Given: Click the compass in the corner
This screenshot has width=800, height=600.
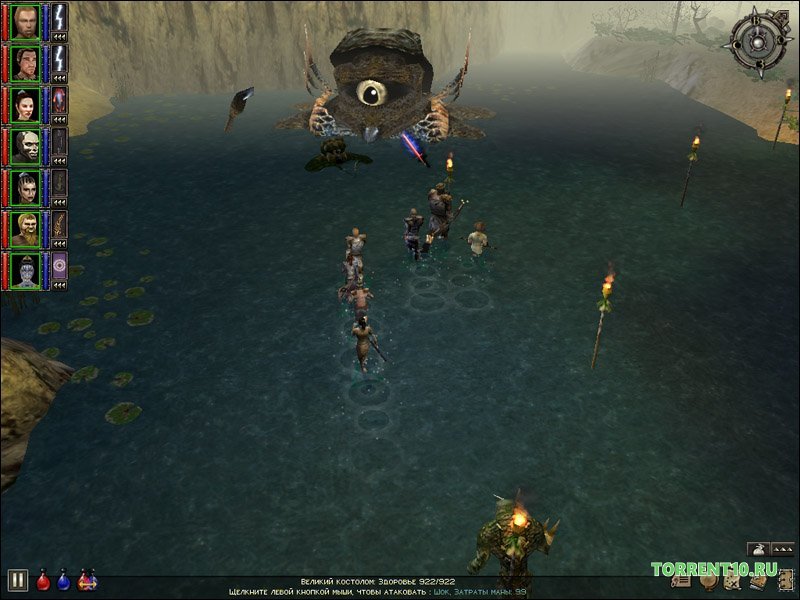Looking at the screenshot, I should 759,40.
